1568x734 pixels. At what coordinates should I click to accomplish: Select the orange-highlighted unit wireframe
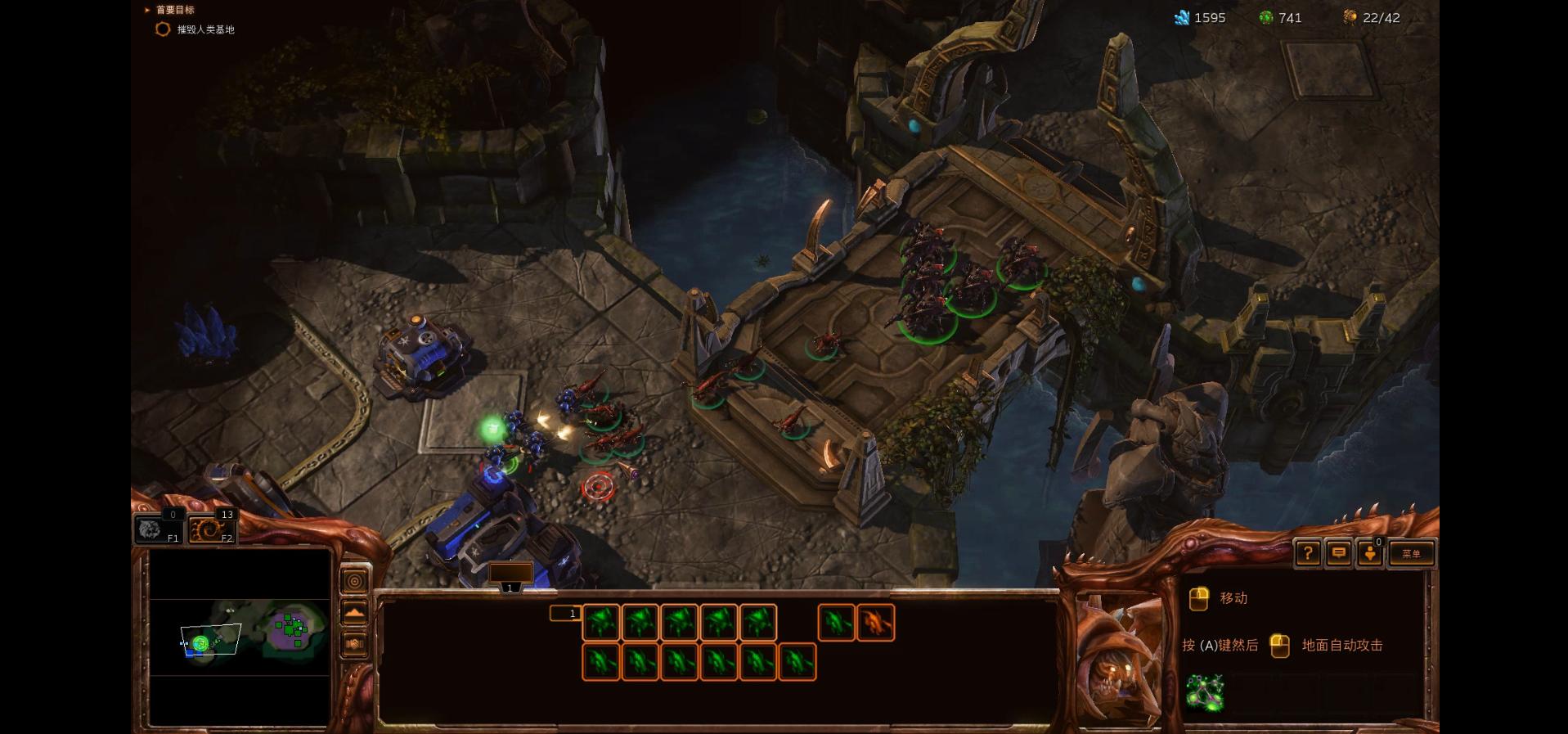875,623
